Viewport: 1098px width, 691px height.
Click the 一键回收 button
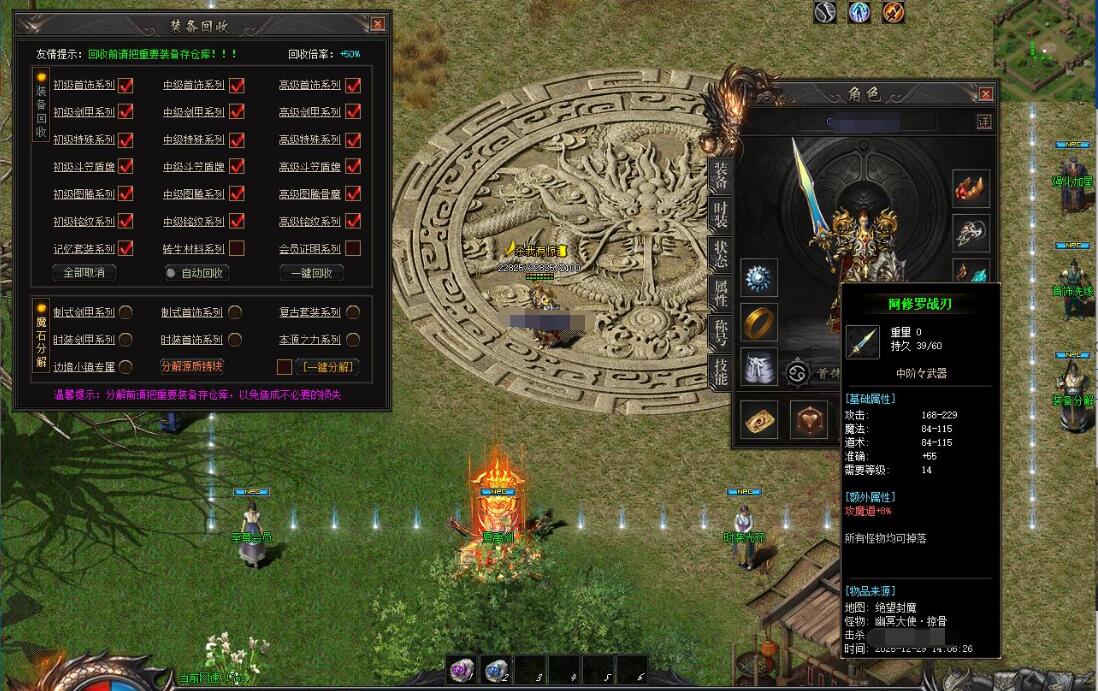point(311,272)
